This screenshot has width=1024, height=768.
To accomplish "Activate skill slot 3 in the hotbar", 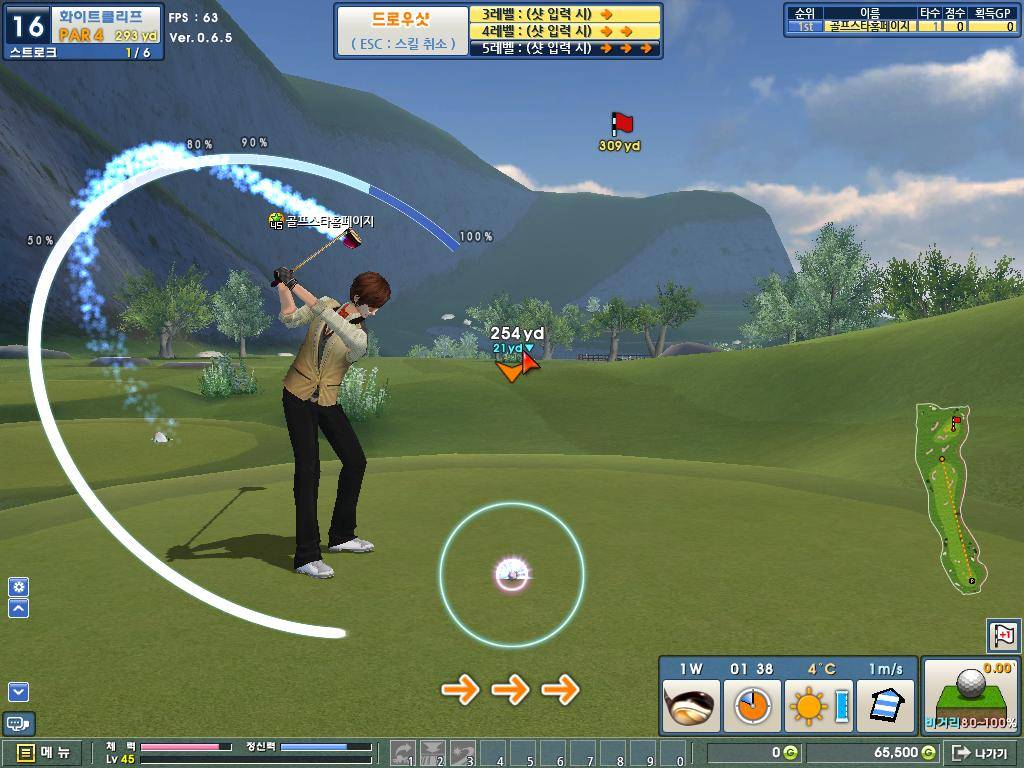I will pos(462,753).
